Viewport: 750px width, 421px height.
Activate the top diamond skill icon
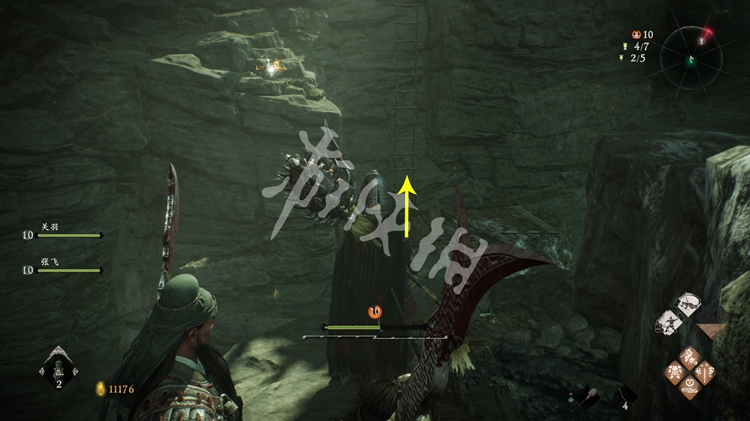point(691,357)
